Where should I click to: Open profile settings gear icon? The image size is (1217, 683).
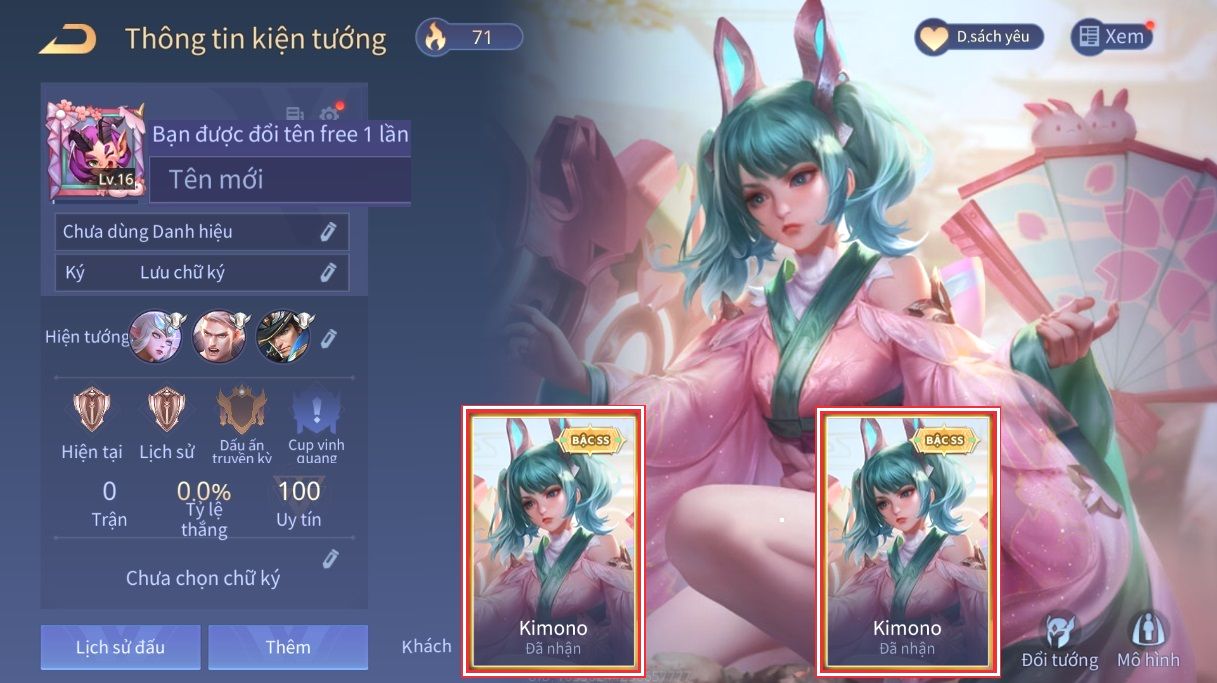[329, 114]
